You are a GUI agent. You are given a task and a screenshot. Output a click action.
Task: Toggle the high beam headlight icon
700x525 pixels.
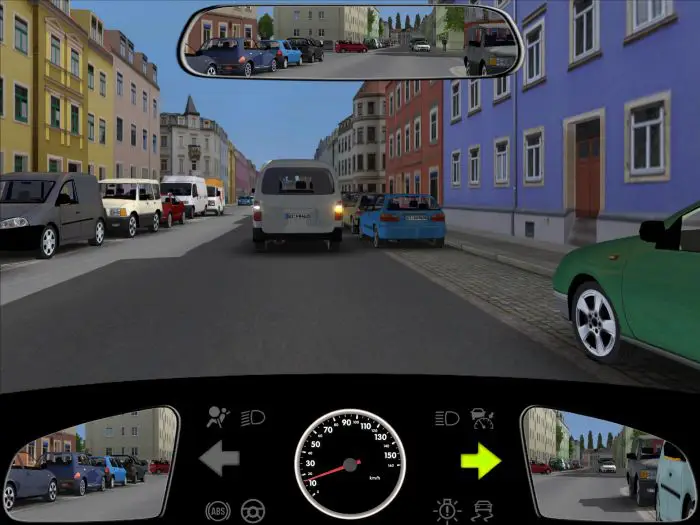pyautogui.click(x=447, y=417)
